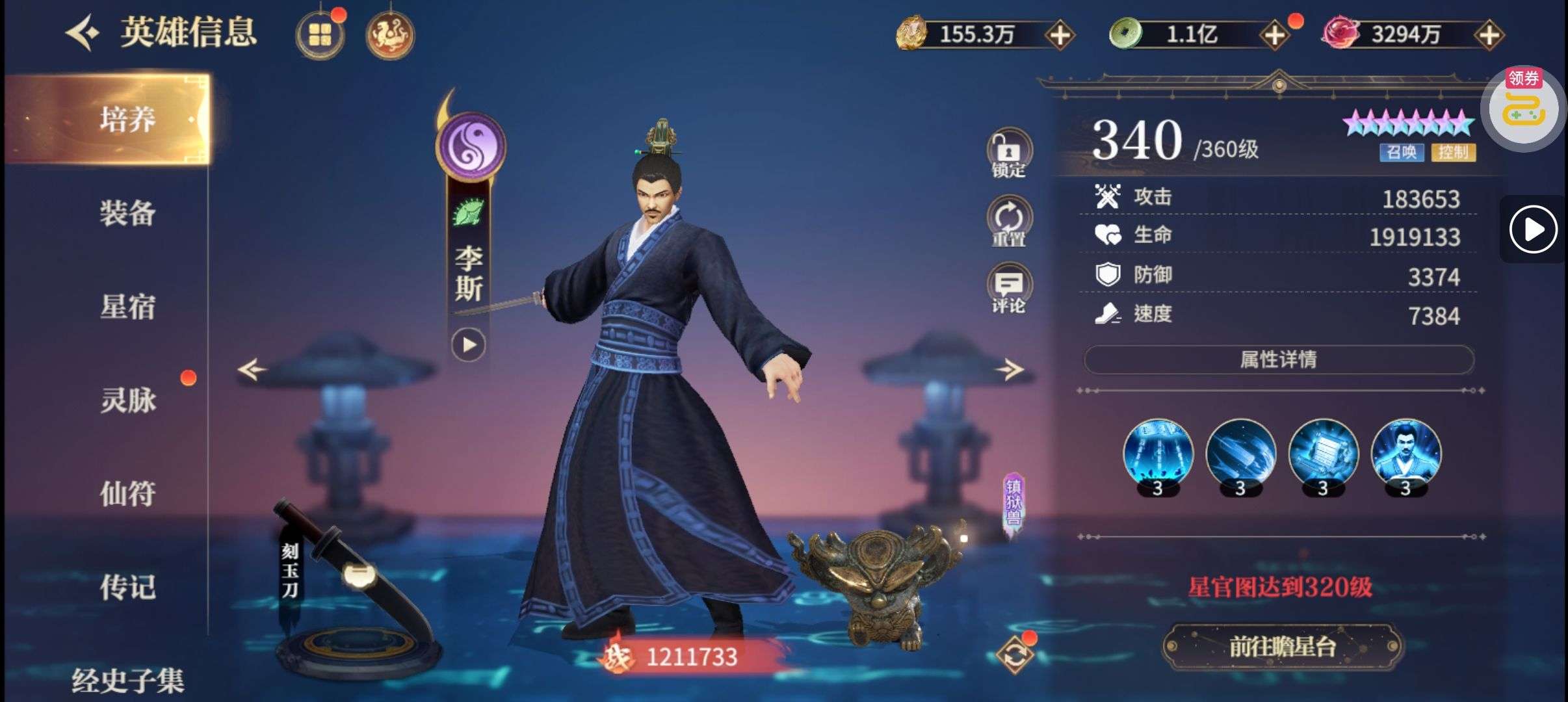1568x702 pixels.
Task: Show 属性详情 attribute details
Action: coord(1278,359)
